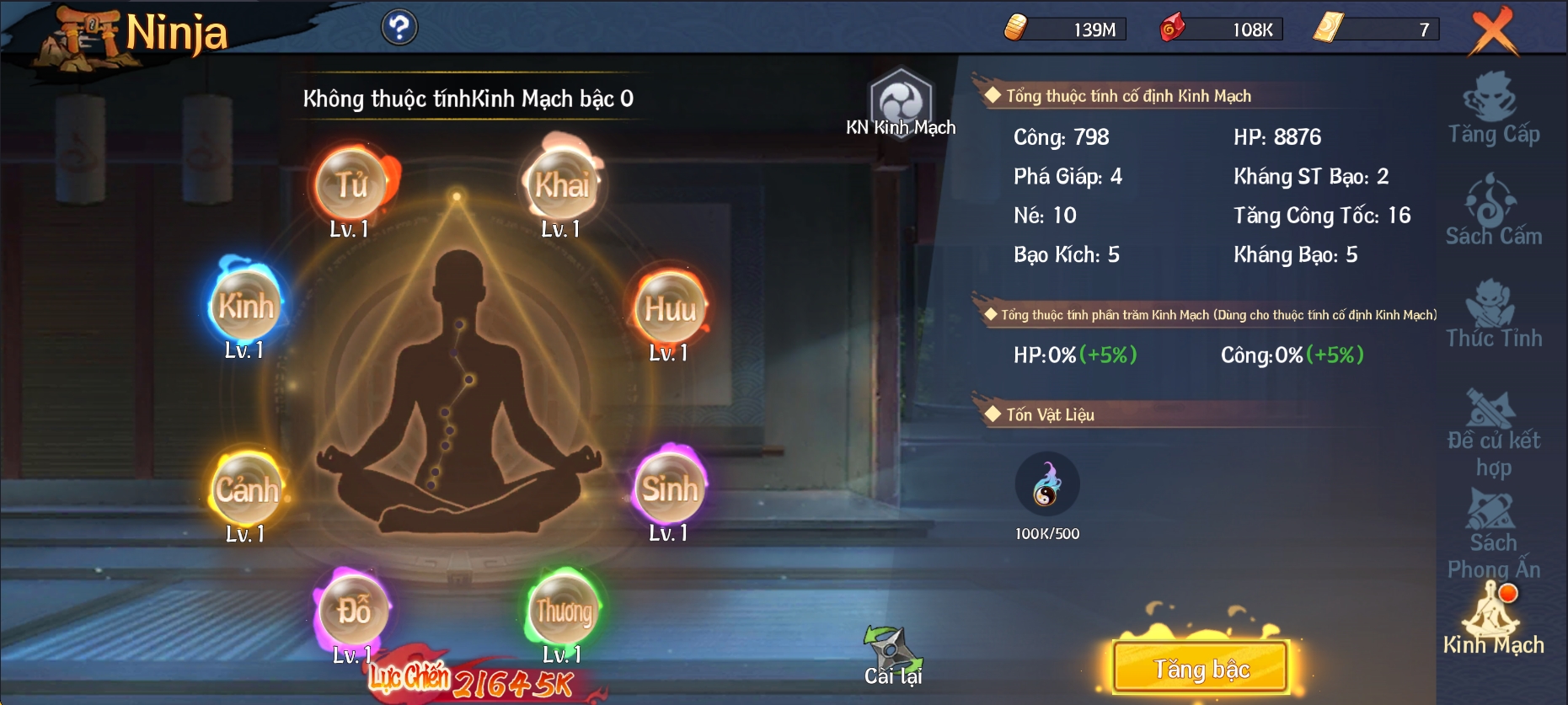Close the Ninja screen with the X
The width and height of the screenshot is (1568, 705).
pos(1493,32)
